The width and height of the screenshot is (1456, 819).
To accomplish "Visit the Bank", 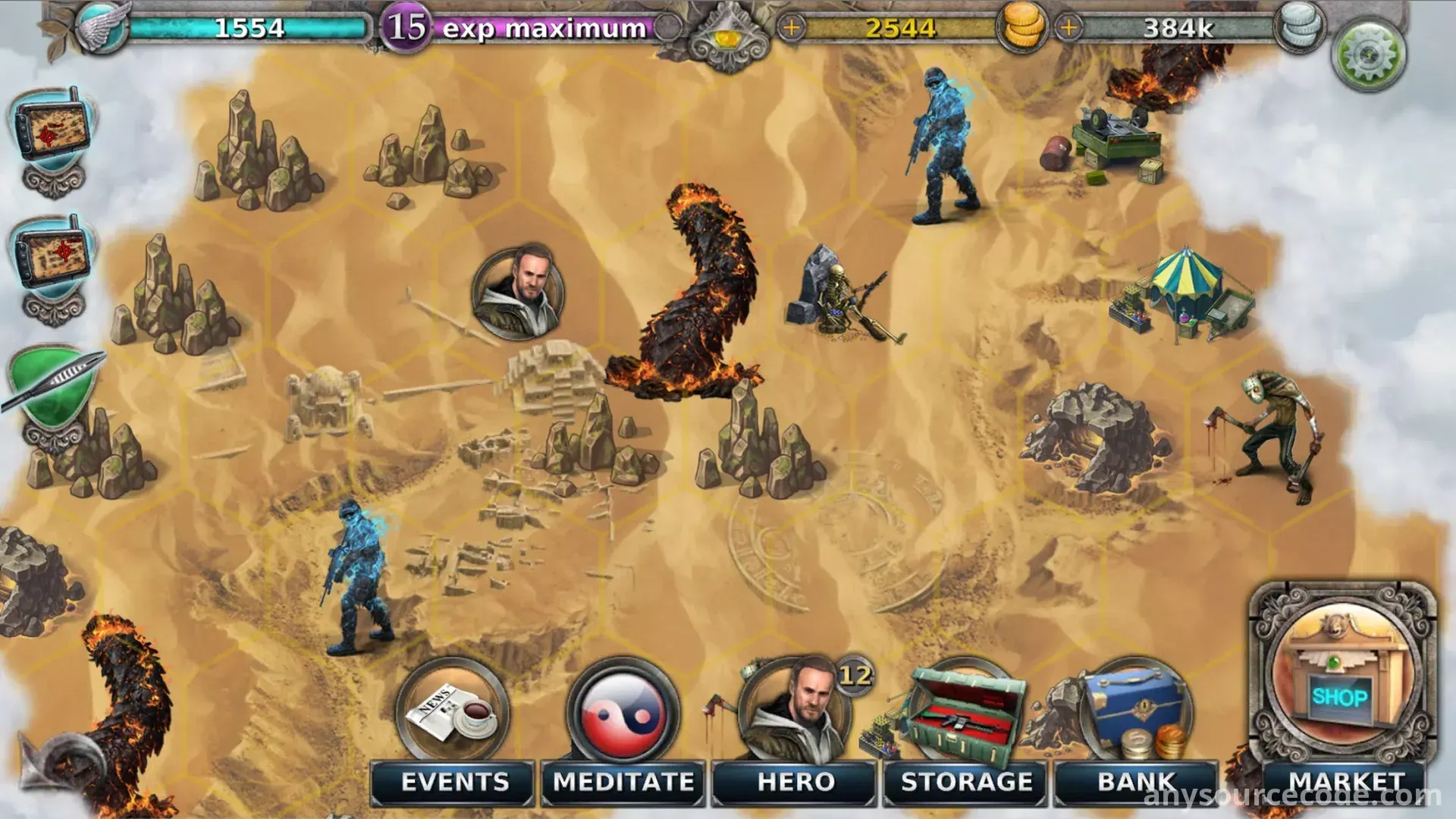I will coord(1135,728).
